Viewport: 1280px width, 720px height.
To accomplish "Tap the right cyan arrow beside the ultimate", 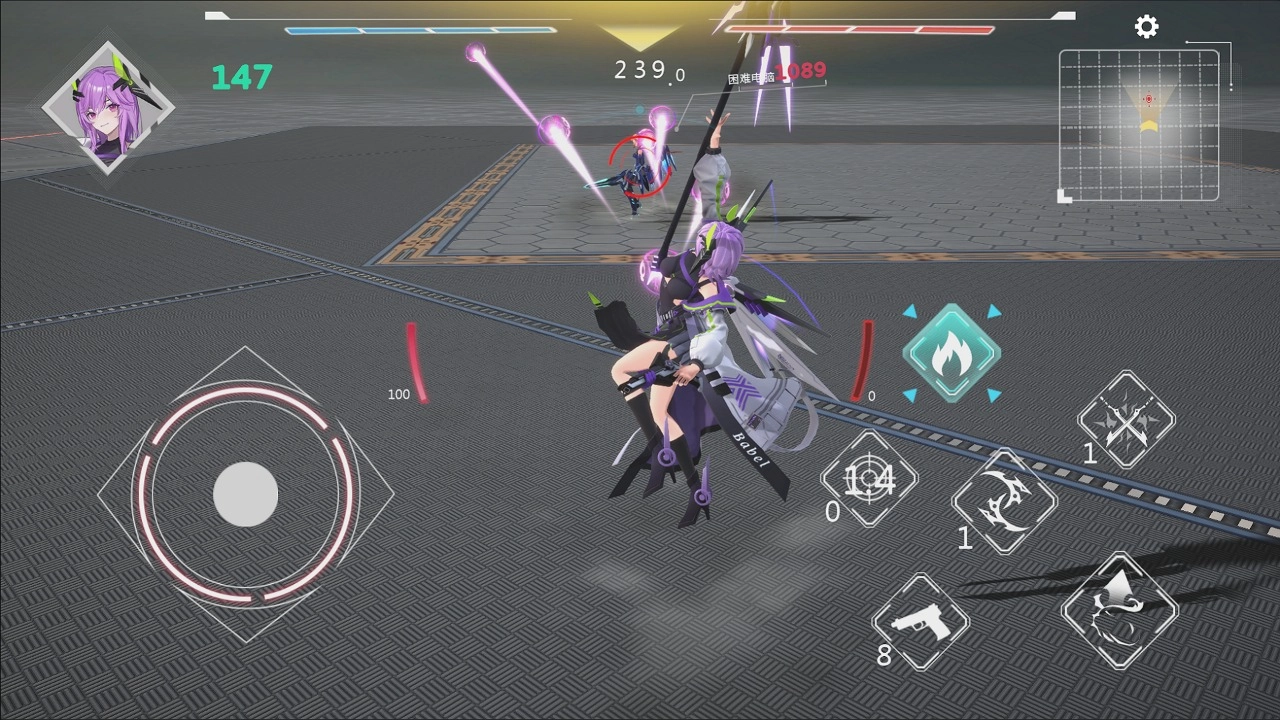I will 993,312.
